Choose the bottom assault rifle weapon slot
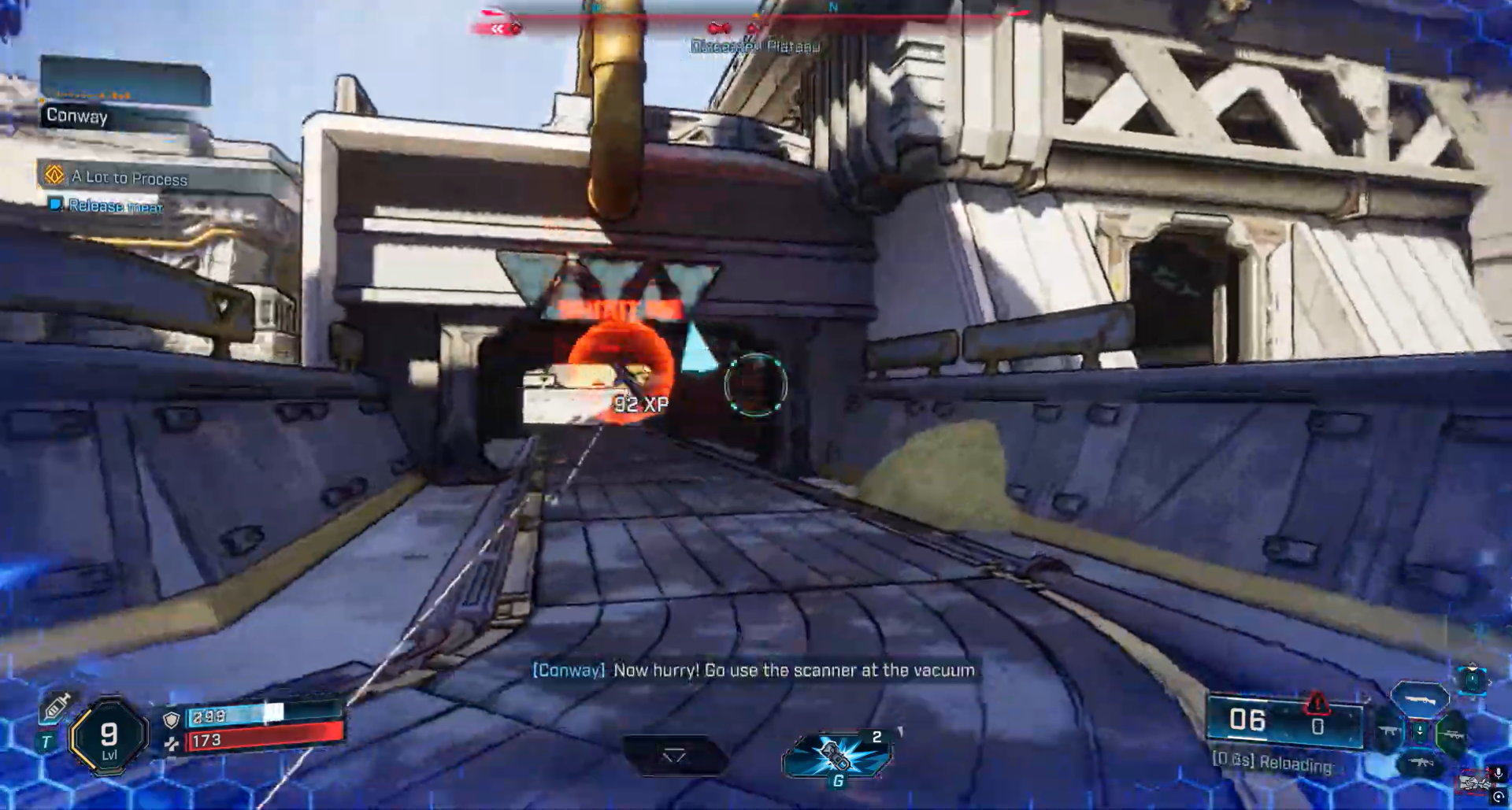The height and width of the screenshot is (810, 1512). [1420, 763]
